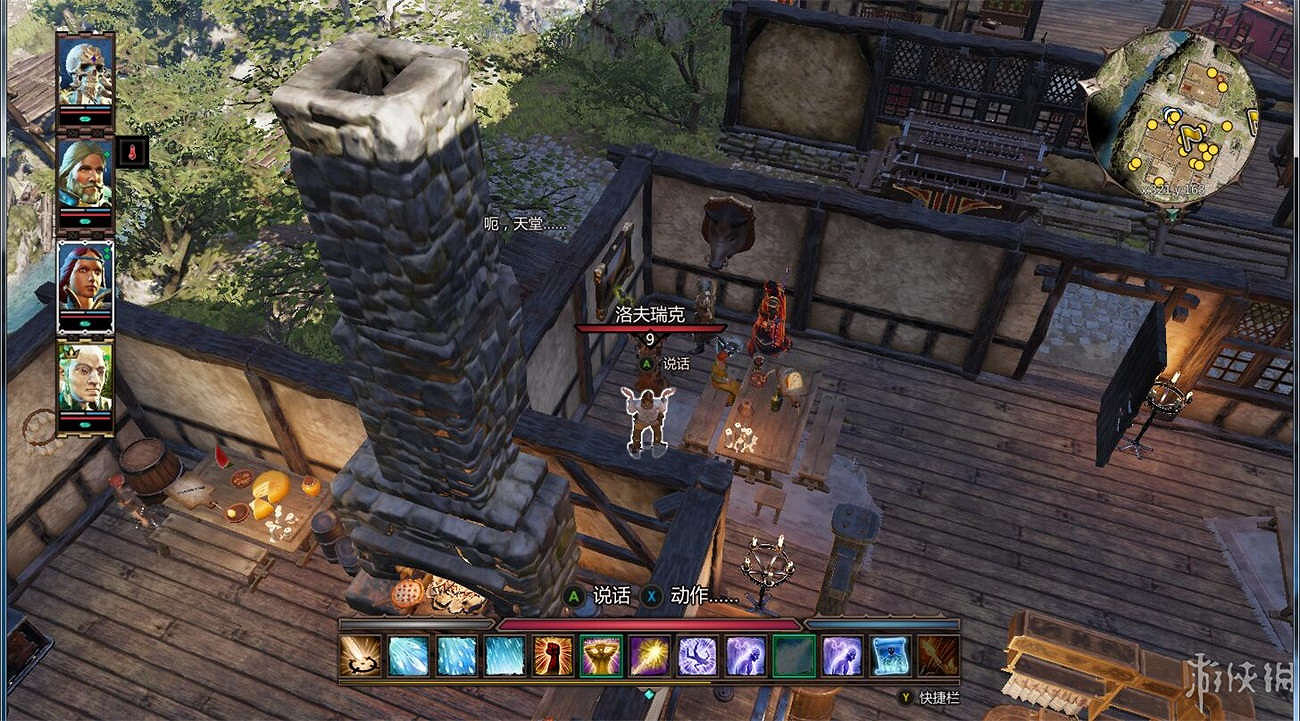The image size is (1300, 721).
Task: Select the dimmed brown arrow skill
Action: click(x=938, y=656)
